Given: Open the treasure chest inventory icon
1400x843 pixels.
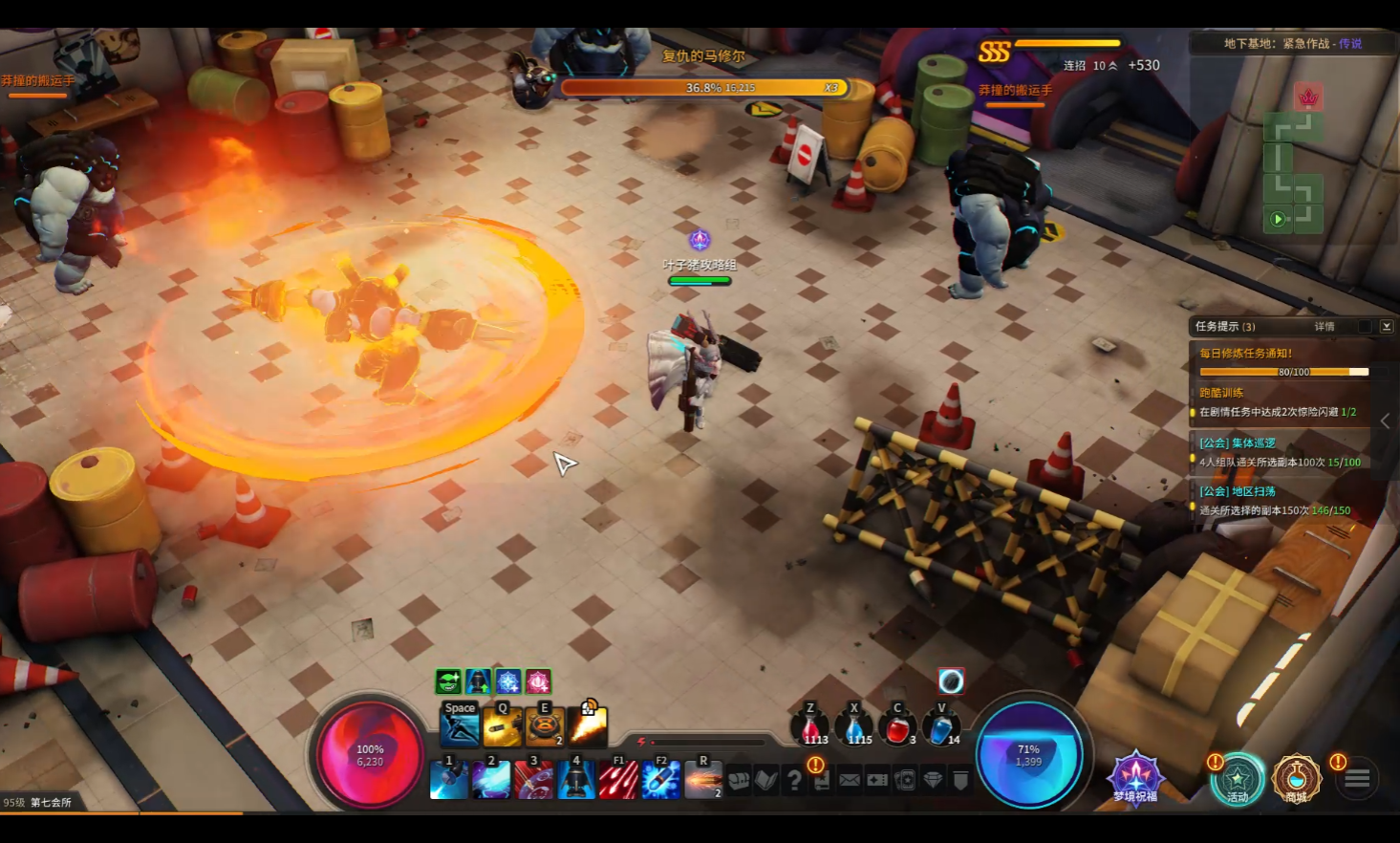Looking at the screenshot, I should (738, 781).
